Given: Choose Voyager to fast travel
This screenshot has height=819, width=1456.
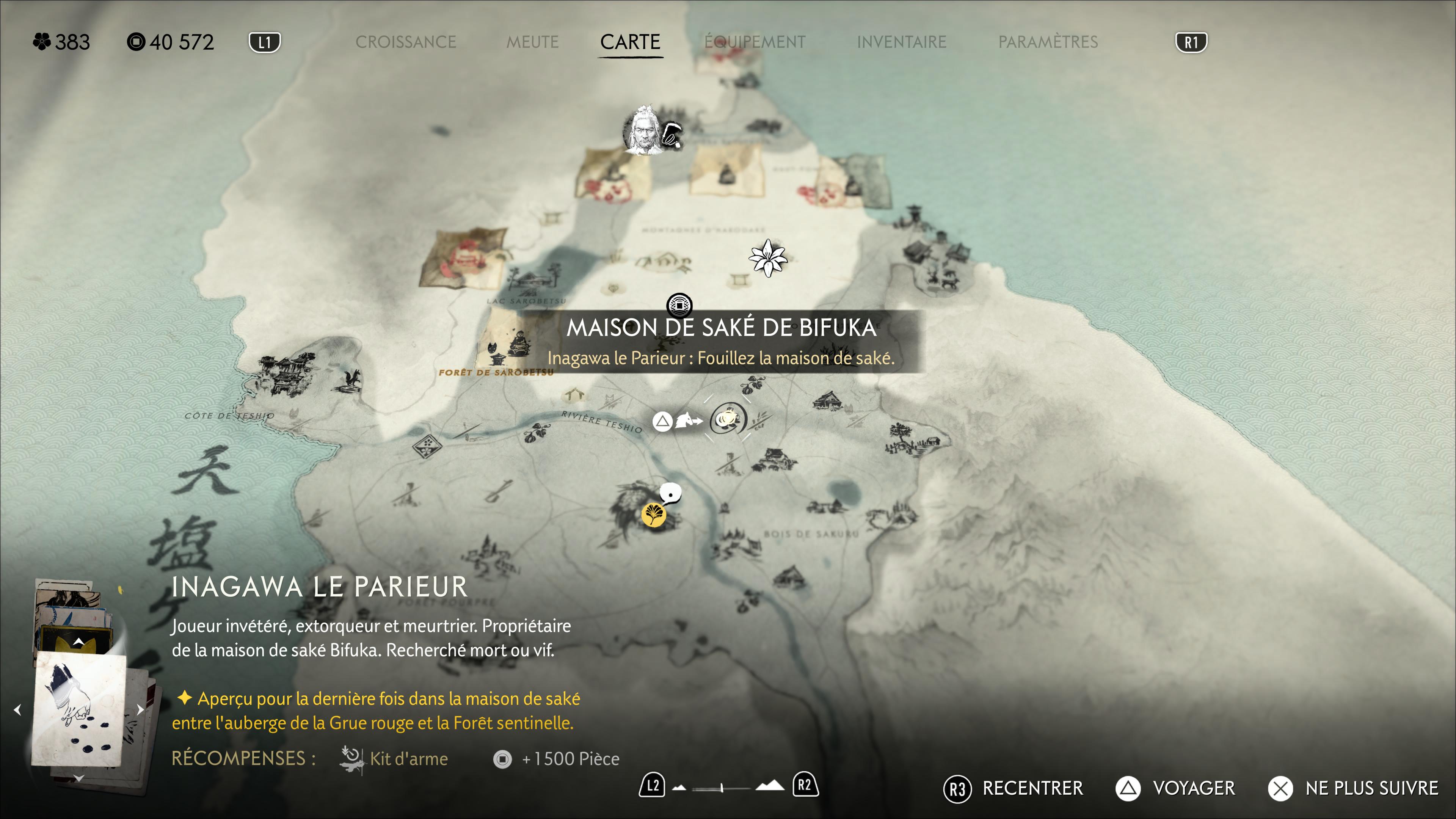Looking at the screenshot, I should [1176, 789].
